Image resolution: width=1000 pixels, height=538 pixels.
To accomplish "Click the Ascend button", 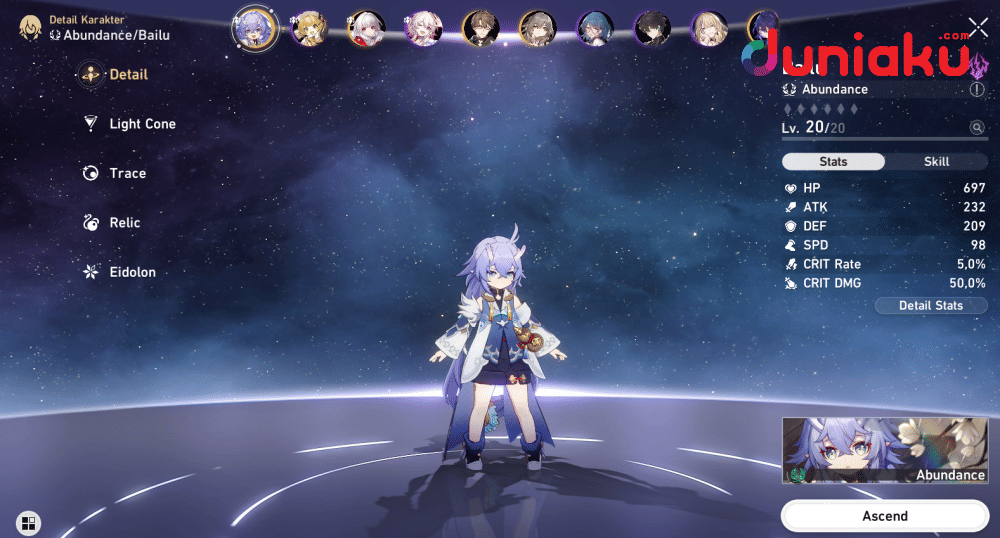I will (884, 516).
